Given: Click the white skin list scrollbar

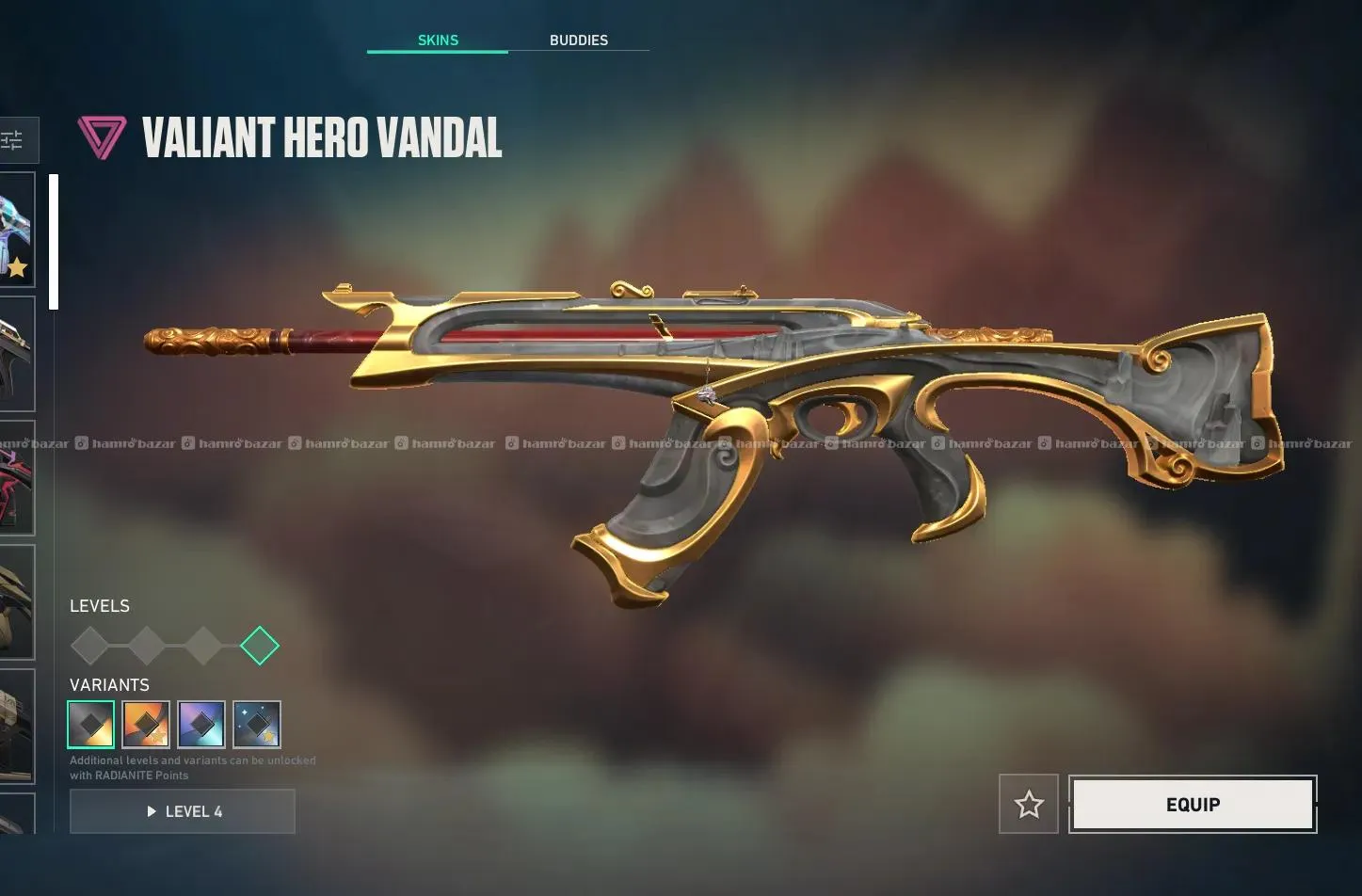Looking at the screenshot, I should pyautogui.click(x=54, y=242).
